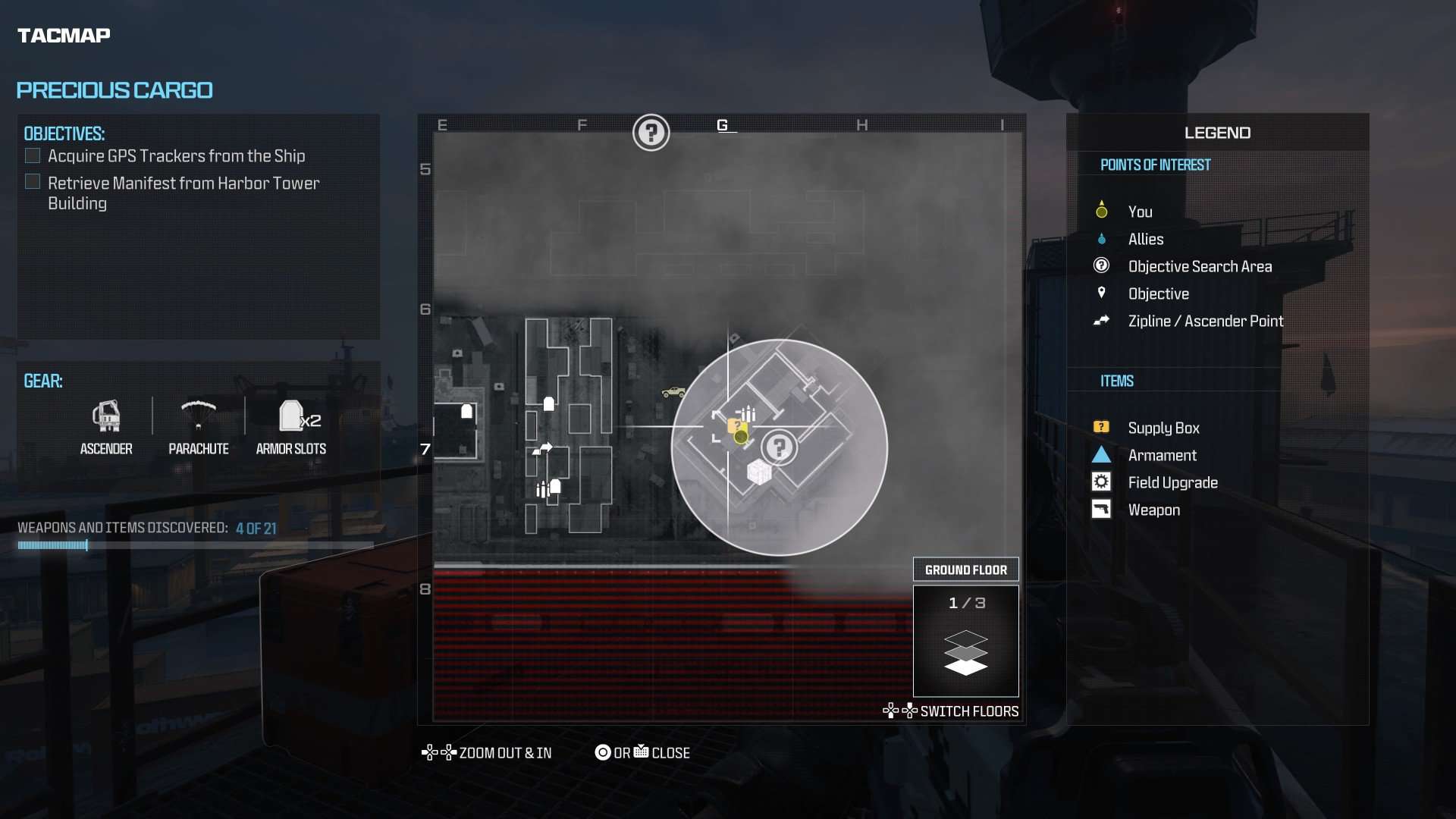Click the objective search area question mark marker
This screenshot has height=819, width=1456.
(780, 447)
